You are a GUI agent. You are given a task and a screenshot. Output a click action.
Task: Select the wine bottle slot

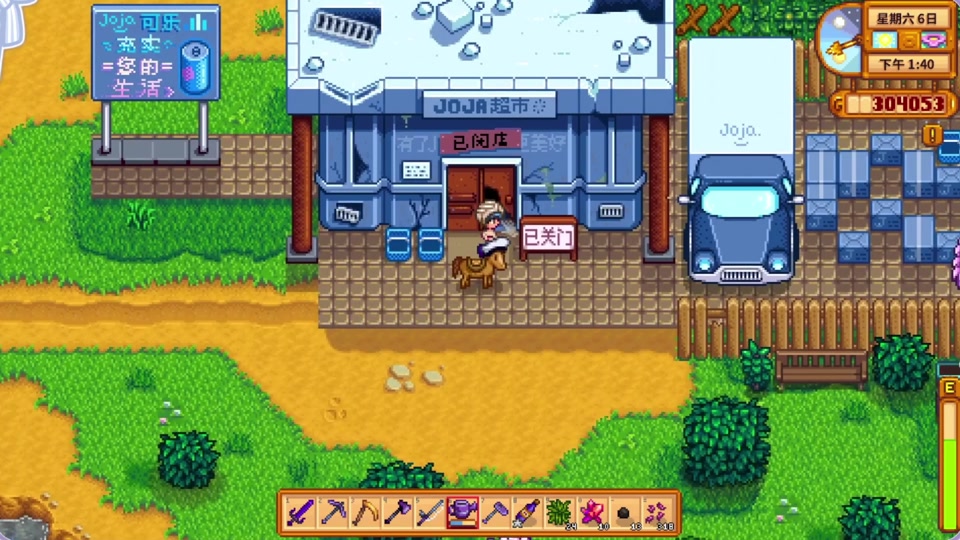click(x=527, y=512)
